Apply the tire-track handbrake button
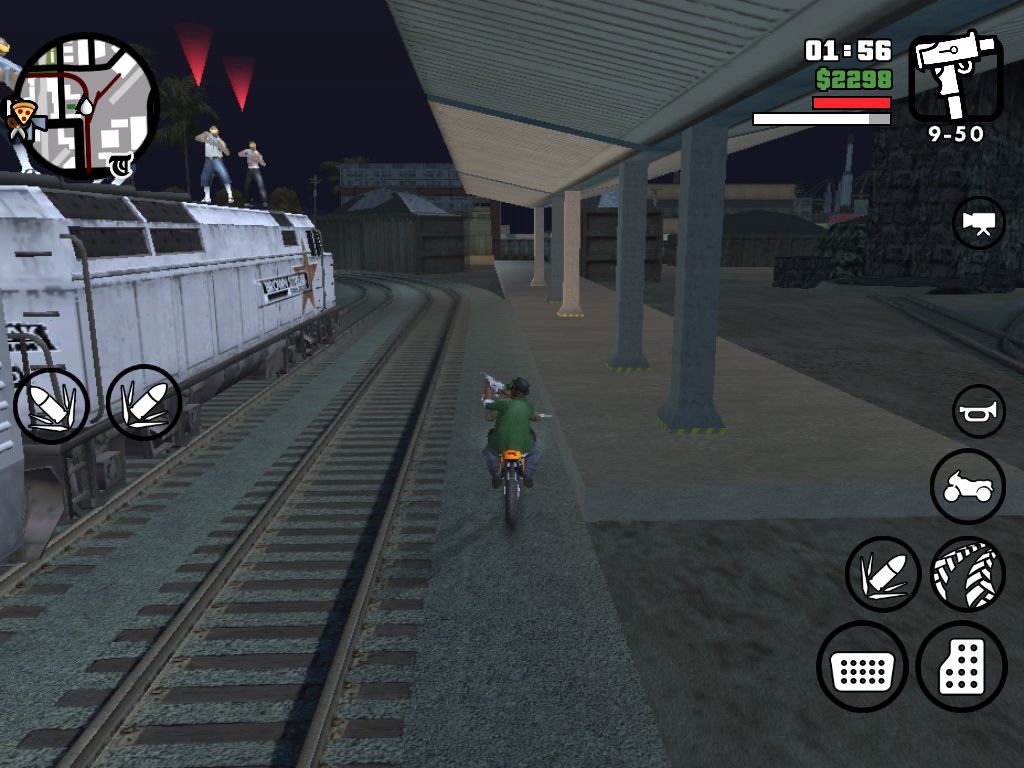Image resolution: width=1024 pixels, height=768 pixels. (x=967, y=574)
